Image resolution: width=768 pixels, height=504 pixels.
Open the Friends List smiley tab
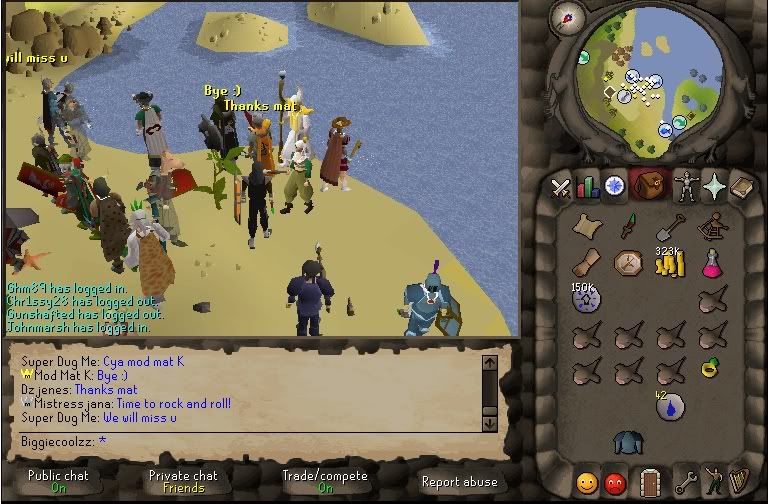point(587,482)
